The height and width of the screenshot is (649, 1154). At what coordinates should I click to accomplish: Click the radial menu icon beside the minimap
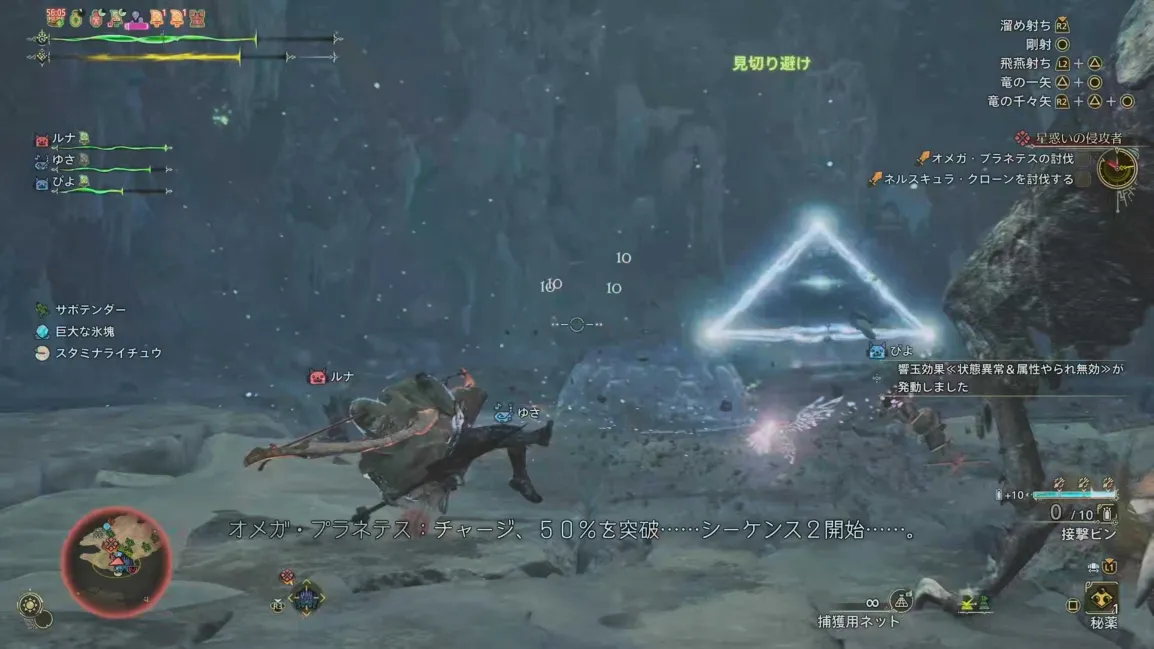tap(31, 606)
